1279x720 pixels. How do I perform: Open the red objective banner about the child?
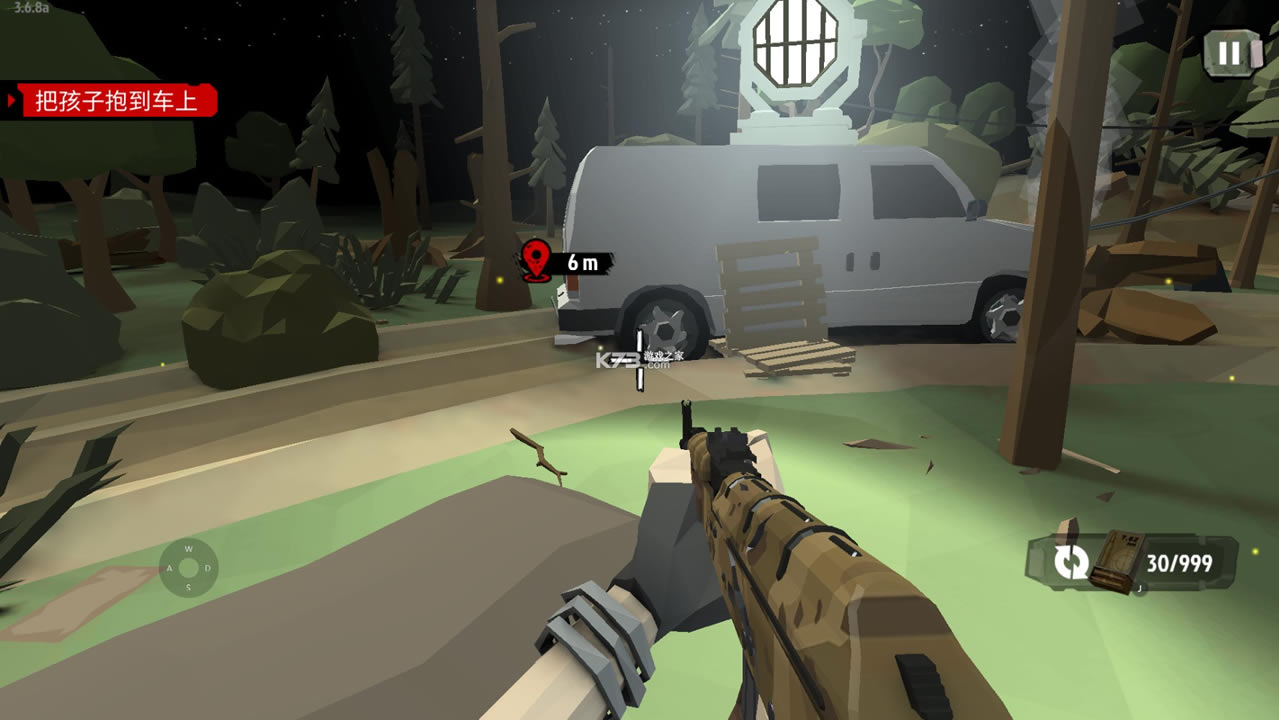116,101
